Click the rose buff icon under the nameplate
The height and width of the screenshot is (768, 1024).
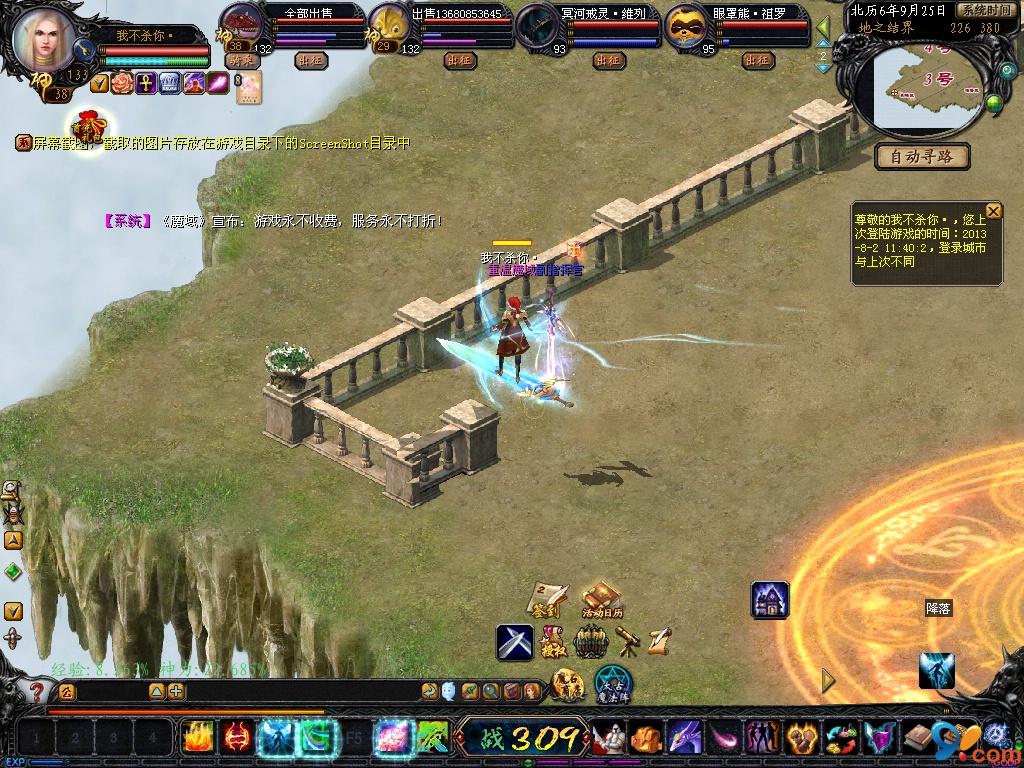coord(122,83)
